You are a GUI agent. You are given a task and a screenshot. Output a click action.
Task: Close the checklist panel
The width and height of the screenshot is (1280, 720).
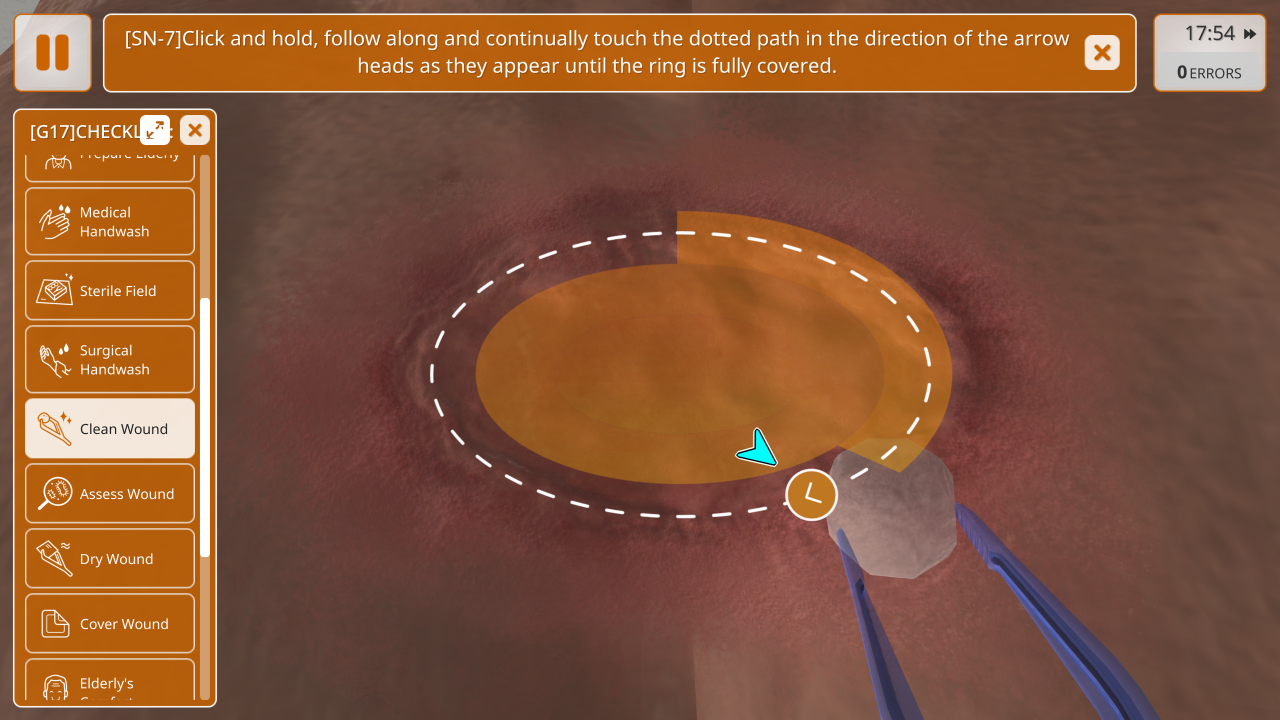[x=195, y=130]
